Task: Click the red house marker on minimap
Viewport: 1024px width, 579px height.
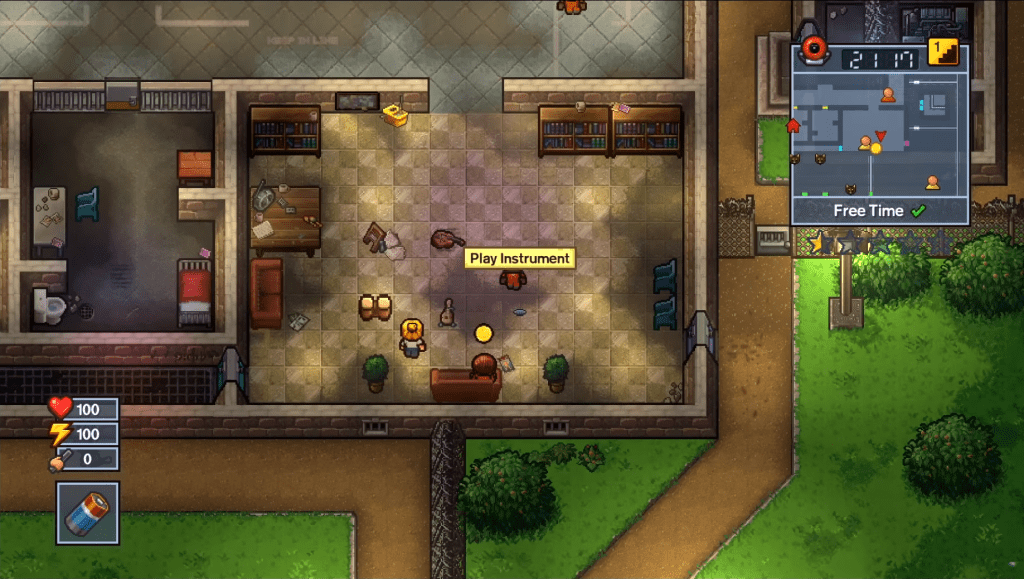Action: pos(795,126)
